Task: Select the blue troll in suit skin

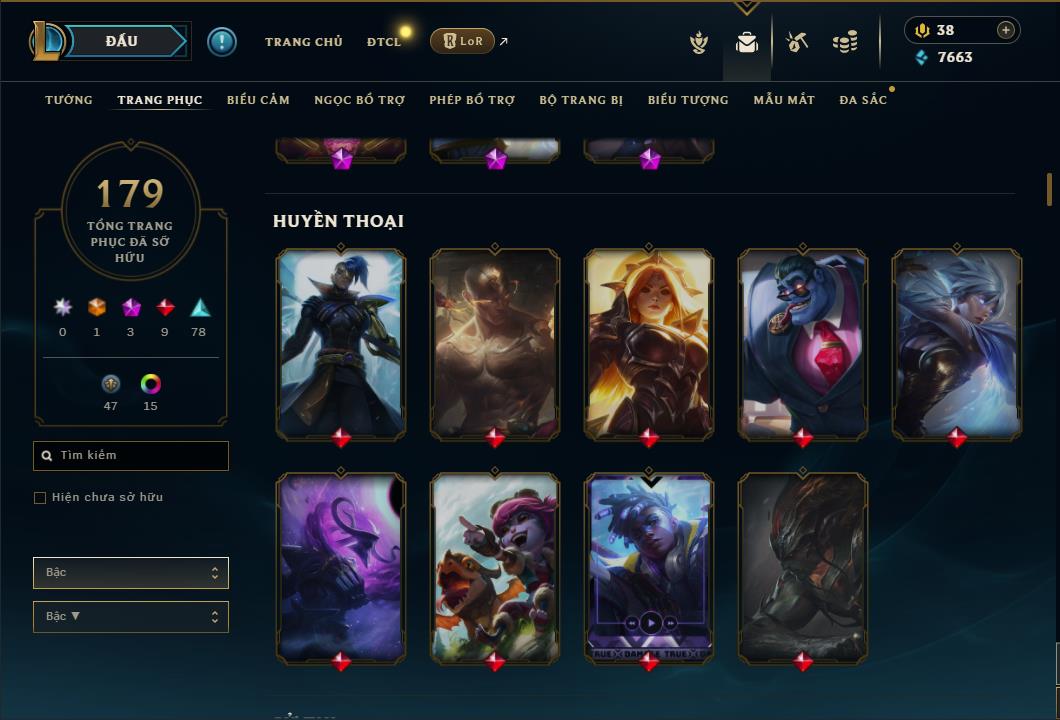Action: [x=803, y=343]
